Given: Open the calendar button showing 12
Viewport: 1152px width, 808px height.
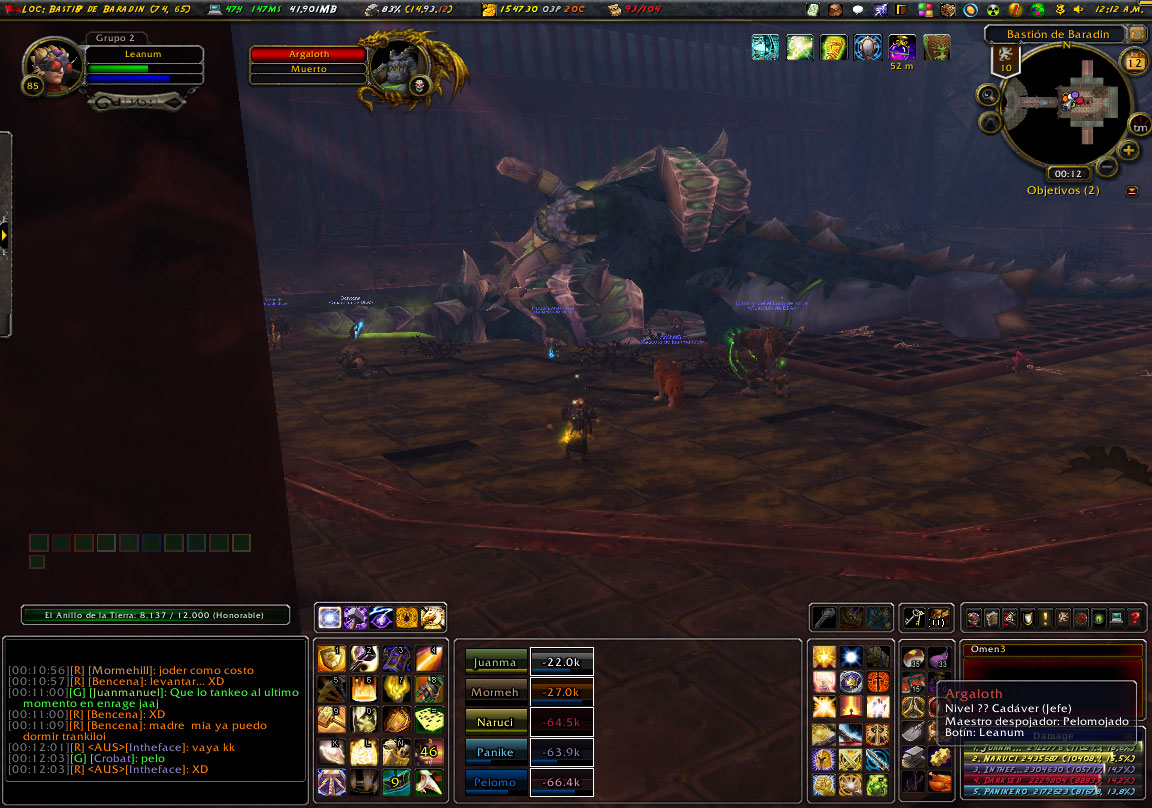Looking at the screenshot, I should click(1135, 63).
